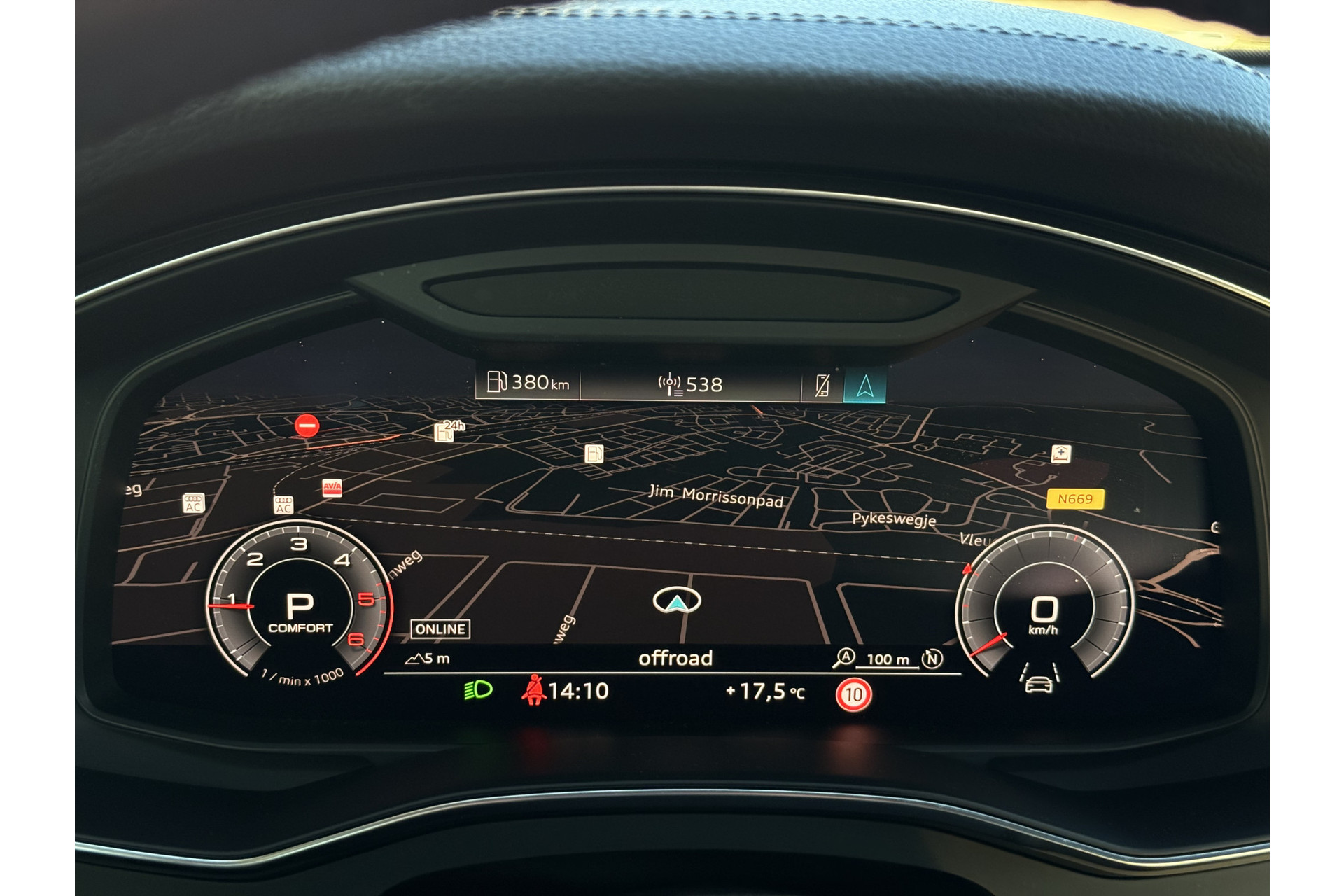Click the auto-zoom magnifier icon

[x=843, y=658]
